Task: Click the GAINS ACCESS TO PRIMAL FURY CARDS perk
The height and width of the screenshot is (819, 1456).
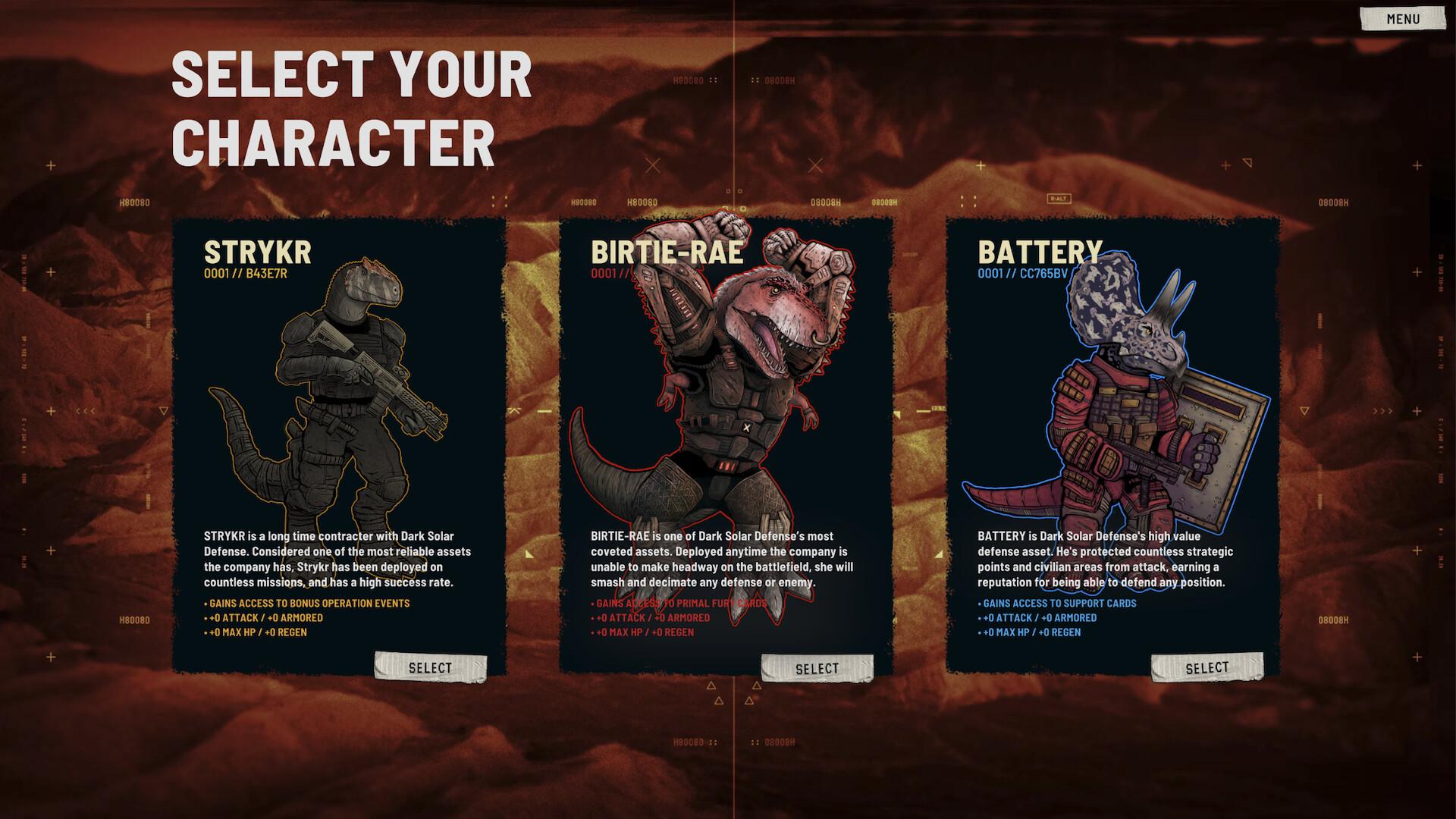Action: [679, 604]
